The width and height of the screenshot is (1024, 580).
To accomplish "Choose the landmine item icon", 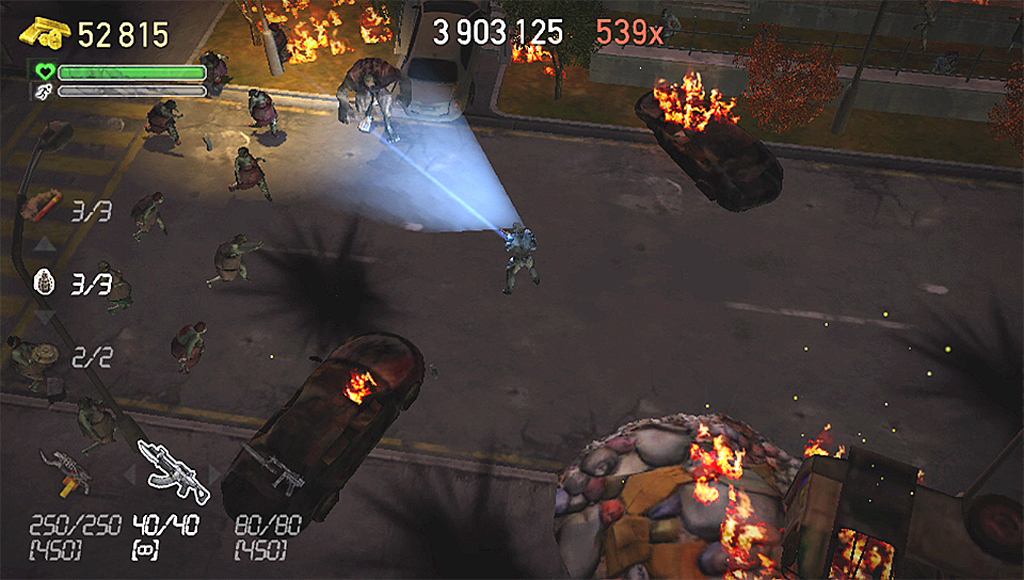I will pyautogui.click(x=43, y=353).
